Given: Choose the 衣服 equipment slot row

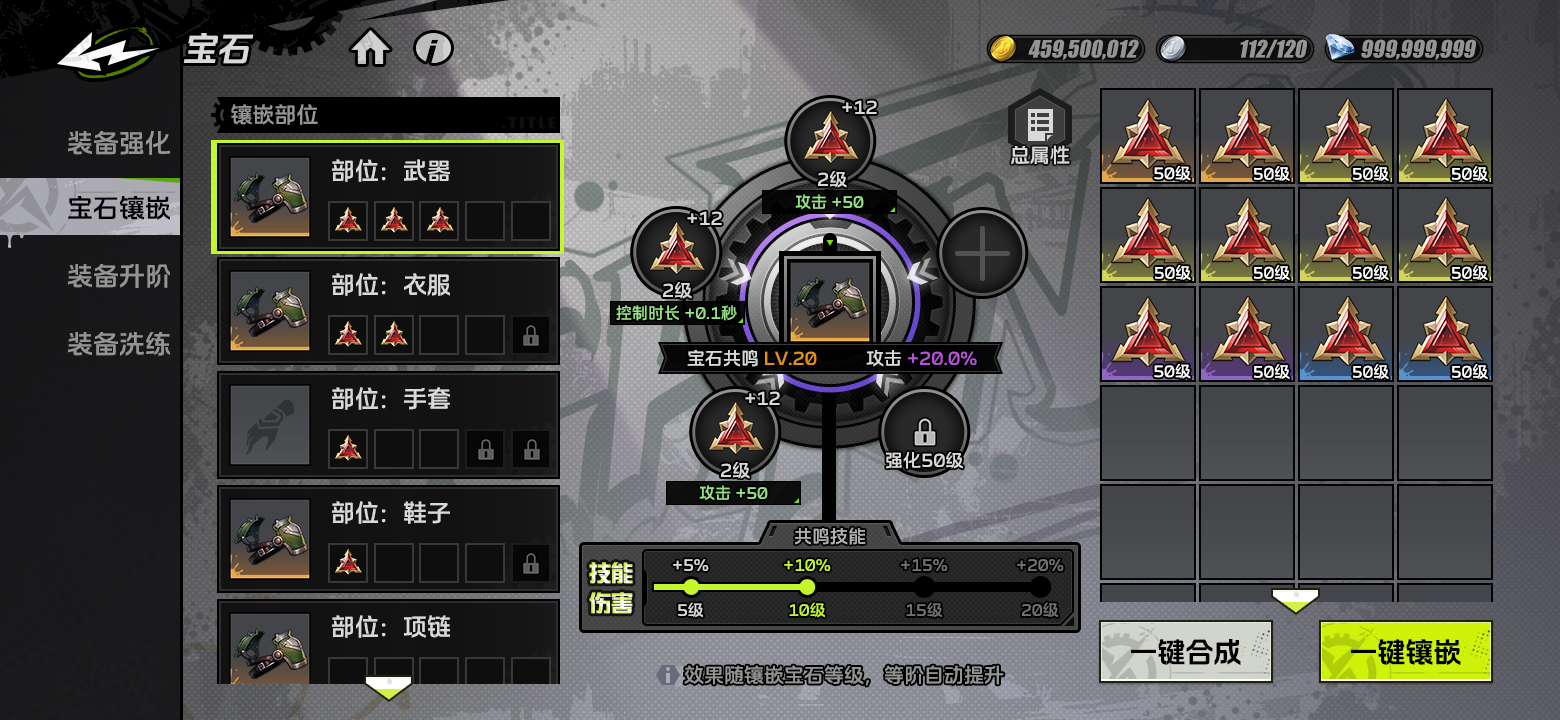Looking at the screenshot, I should pyautogui.click(x=388, y=311).
